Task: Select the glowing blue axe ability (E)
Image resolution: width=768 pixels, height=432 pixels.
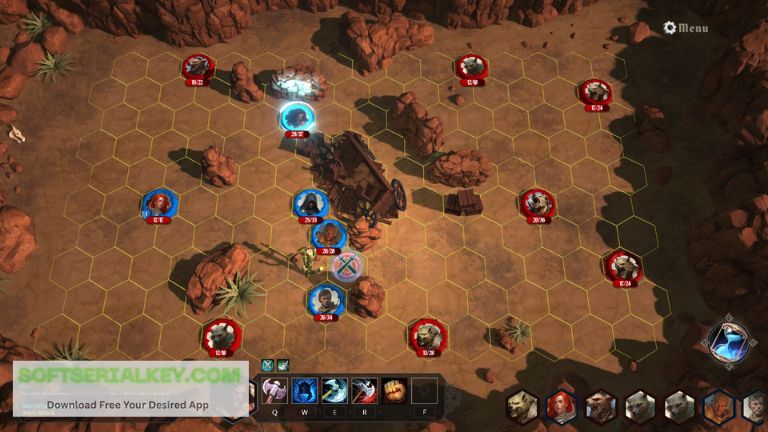Action: click(335, 390)
